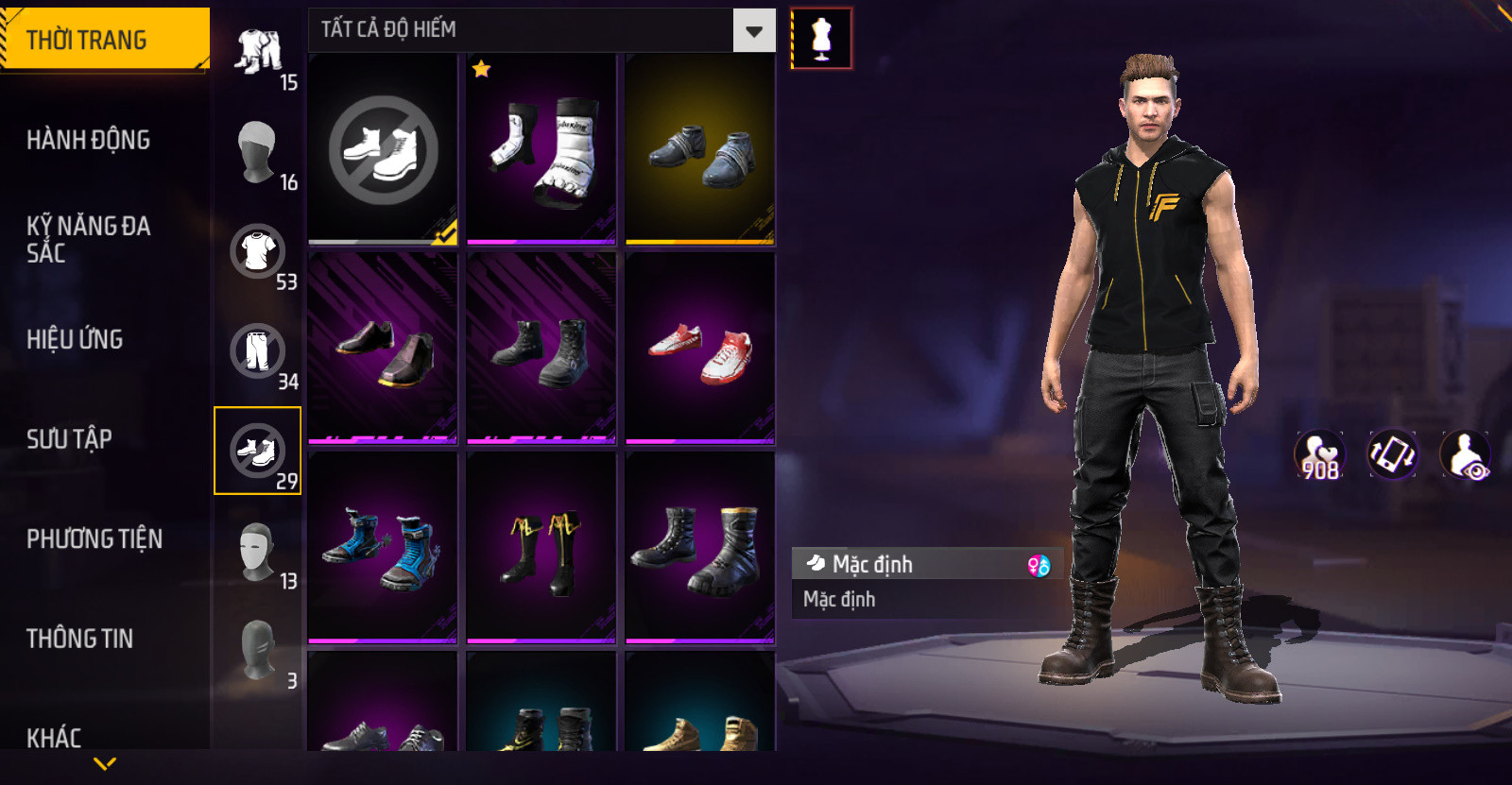
Task: Open the pants category with 34 items
Action: pyautogui.click(x=258, y=351)
